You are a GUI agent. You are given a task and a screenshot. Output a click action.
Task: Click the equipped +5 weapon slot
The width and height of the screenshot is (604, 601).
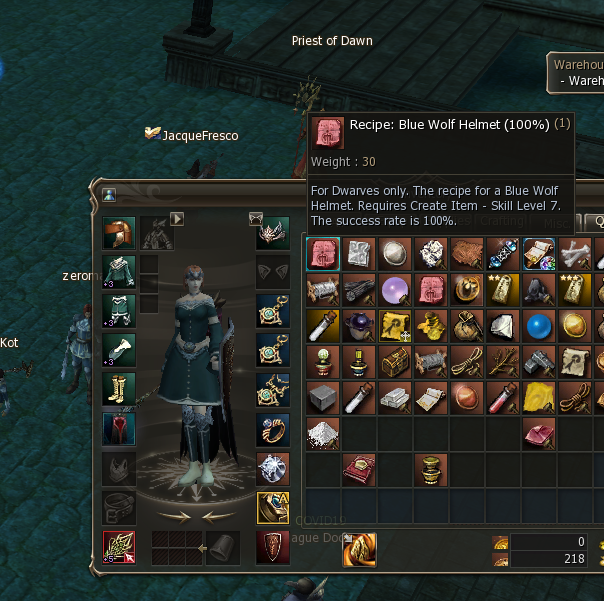(119, 546)
